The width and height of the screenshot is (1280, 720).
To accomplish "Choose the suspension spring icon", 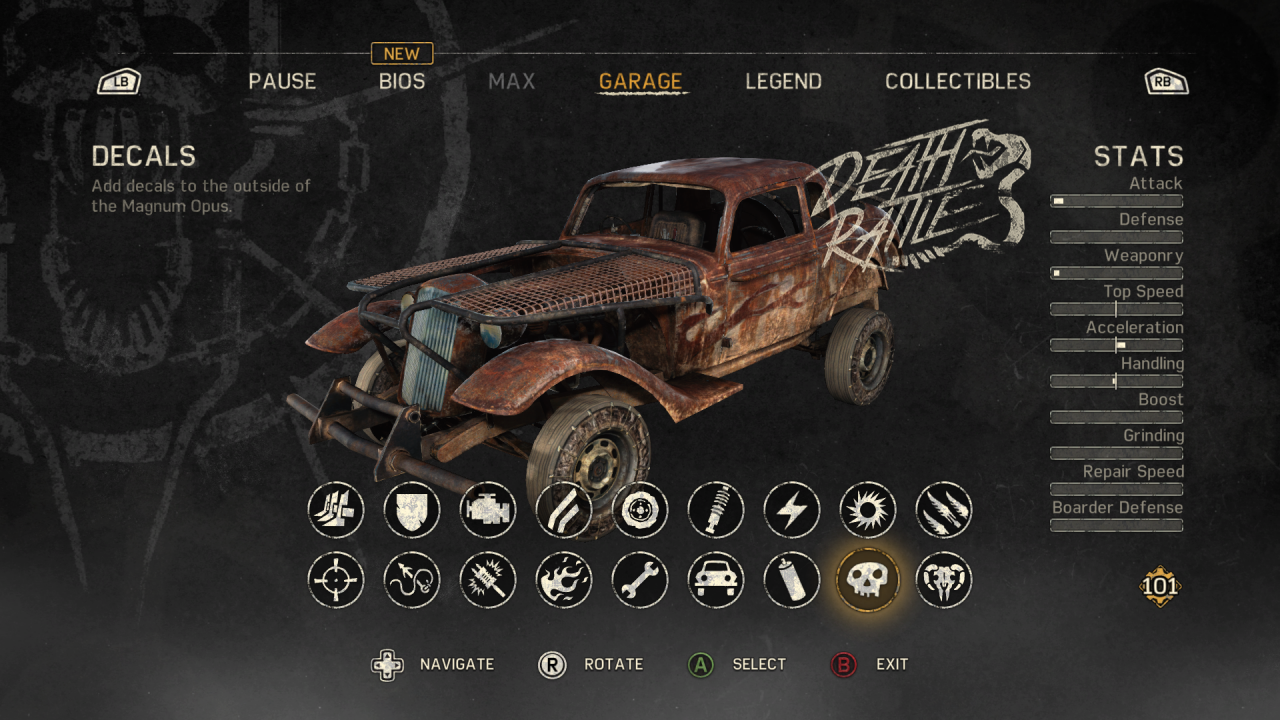I will pyautogui.click(x=716, y=510).
